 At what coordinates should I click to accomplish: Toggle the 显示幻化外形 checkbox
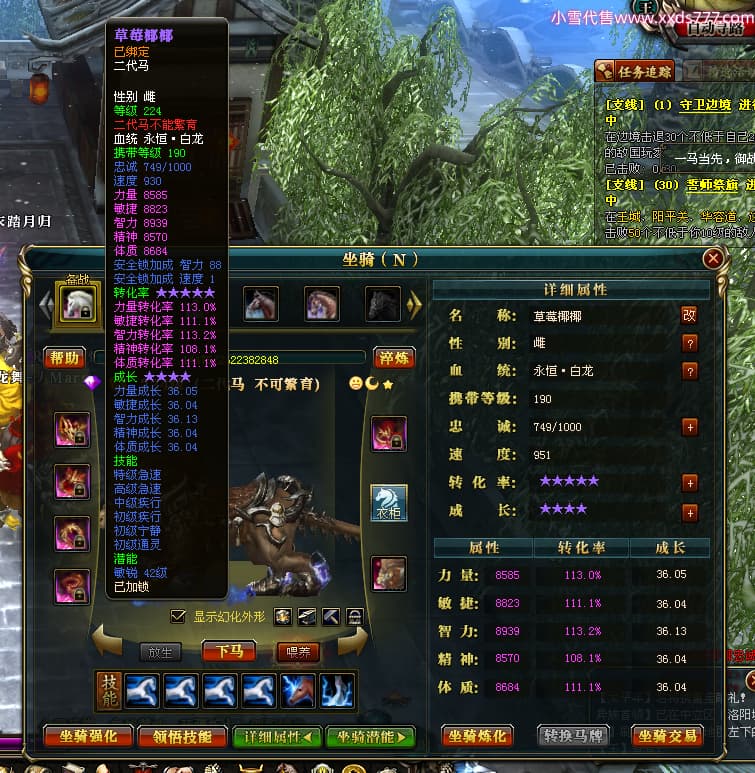tap(179, 616)
